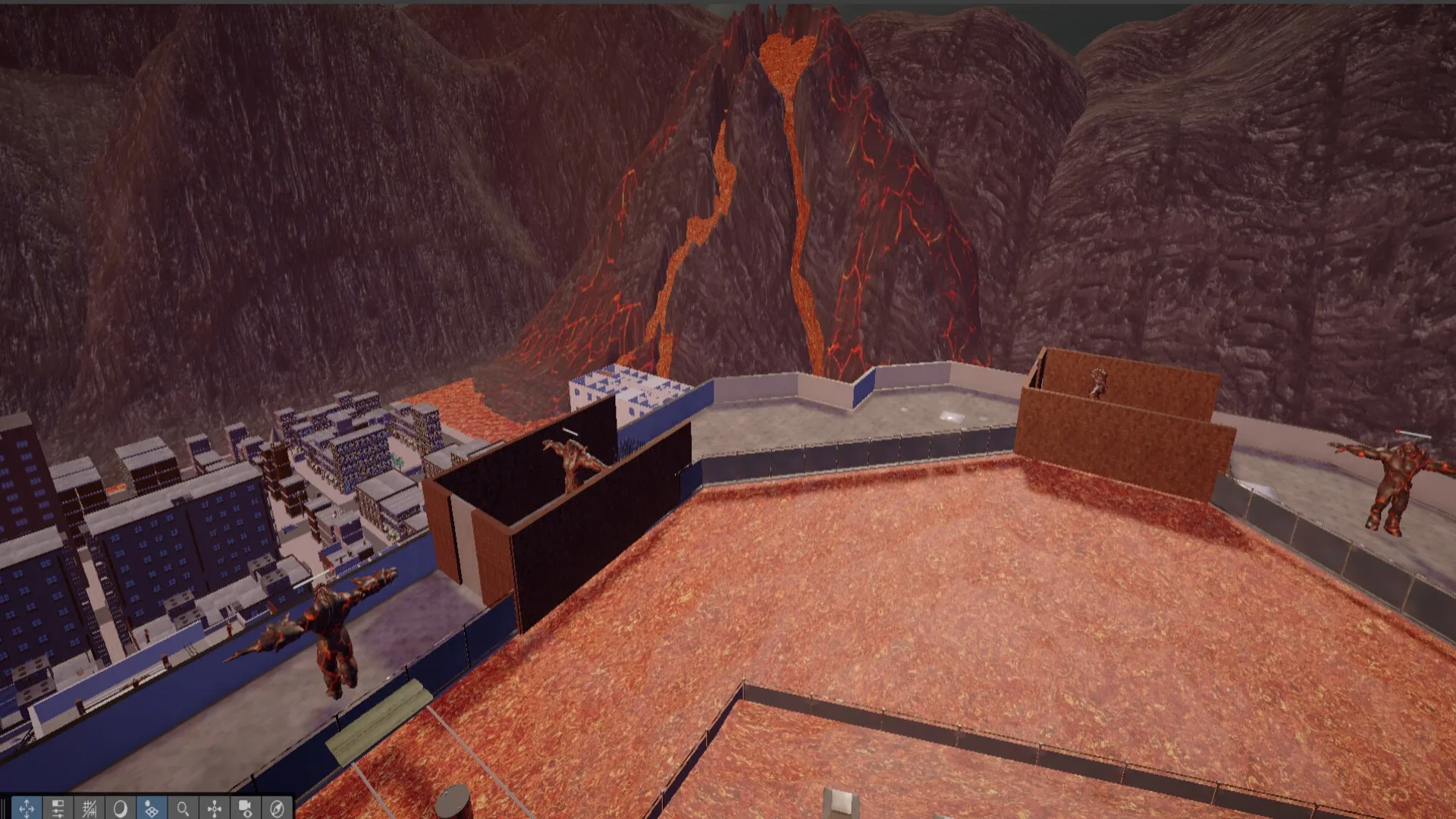Open the adjustment sliders tool

click(58, 806)
